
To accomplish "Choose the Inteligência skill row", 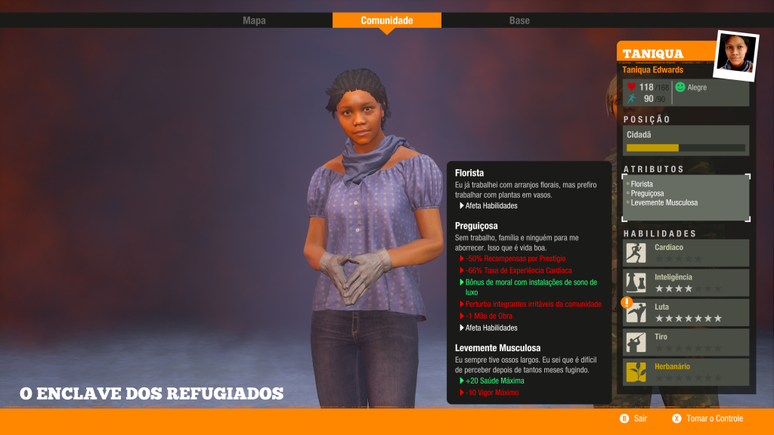I will [x=686, y=282].
